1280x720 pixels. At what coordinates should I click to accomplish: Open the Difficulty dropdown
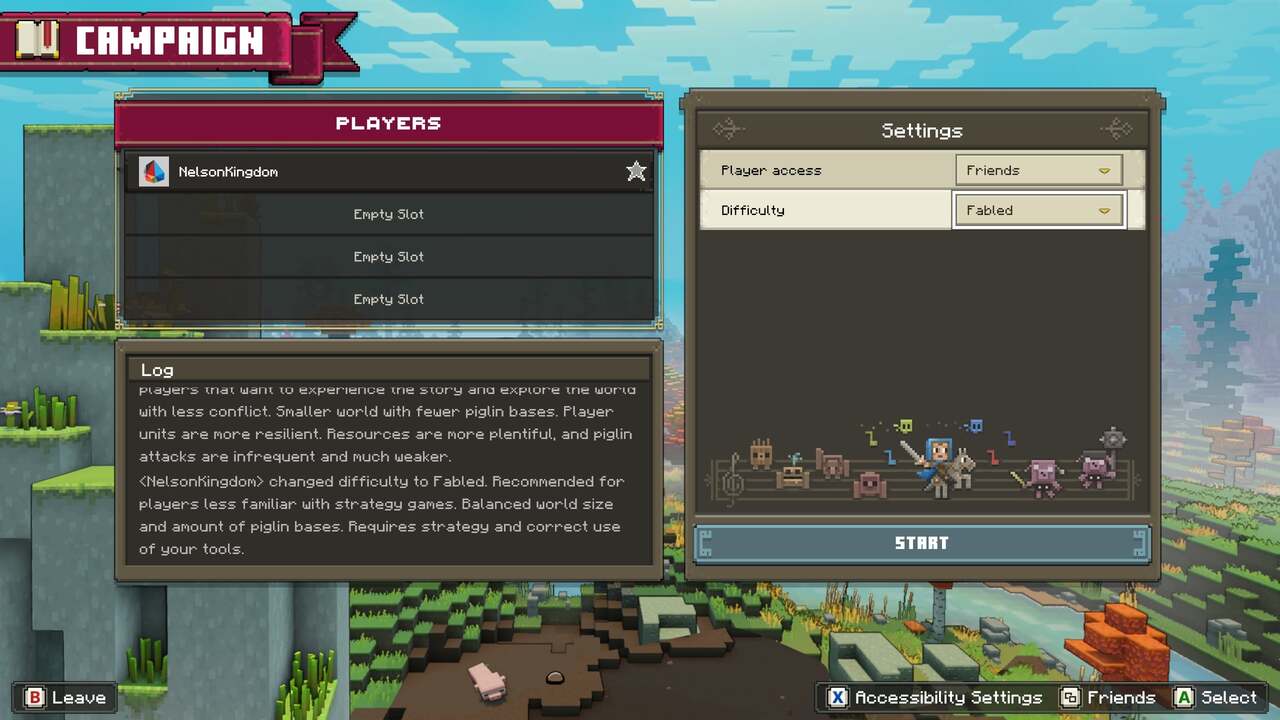pyautogui.click(x=1038, y=210)
